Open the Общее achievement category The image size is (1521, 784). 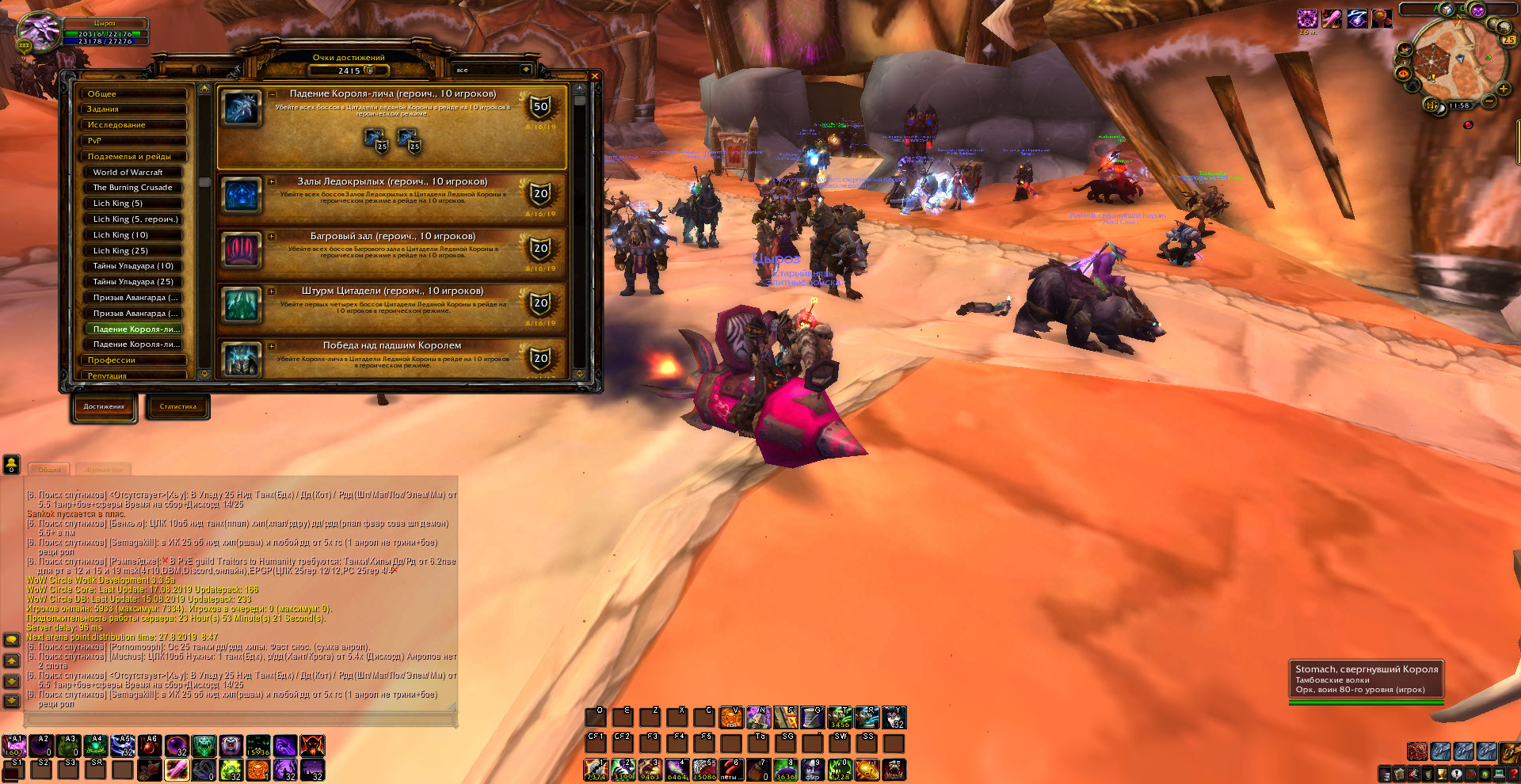[134, 93]
